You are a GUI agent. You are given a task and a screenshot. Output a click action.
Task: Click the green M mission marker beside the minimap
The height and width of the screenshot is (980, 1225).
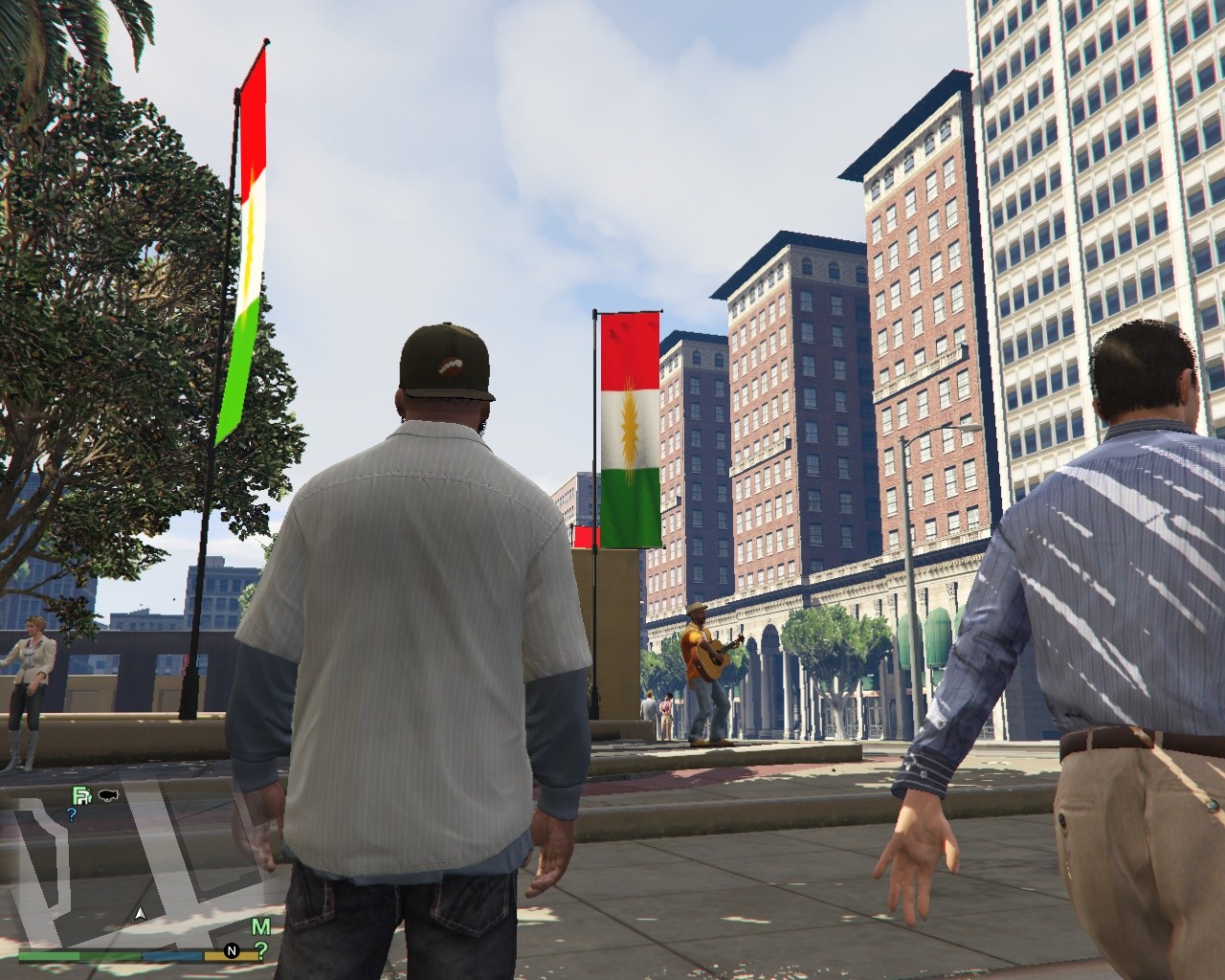(x=260, y=925)
